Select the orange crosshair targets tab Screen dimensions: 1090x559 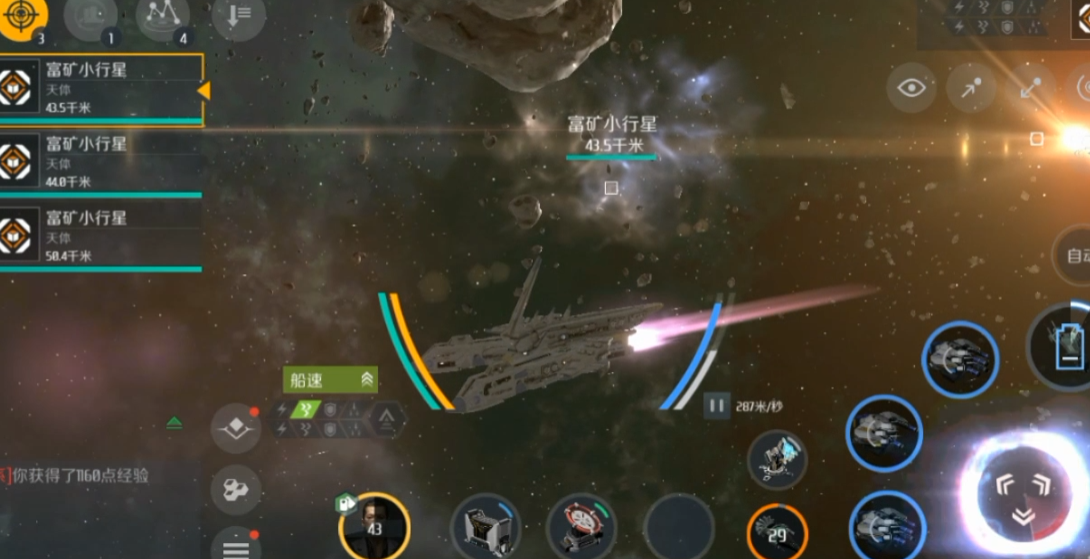[x=23, y=19]
